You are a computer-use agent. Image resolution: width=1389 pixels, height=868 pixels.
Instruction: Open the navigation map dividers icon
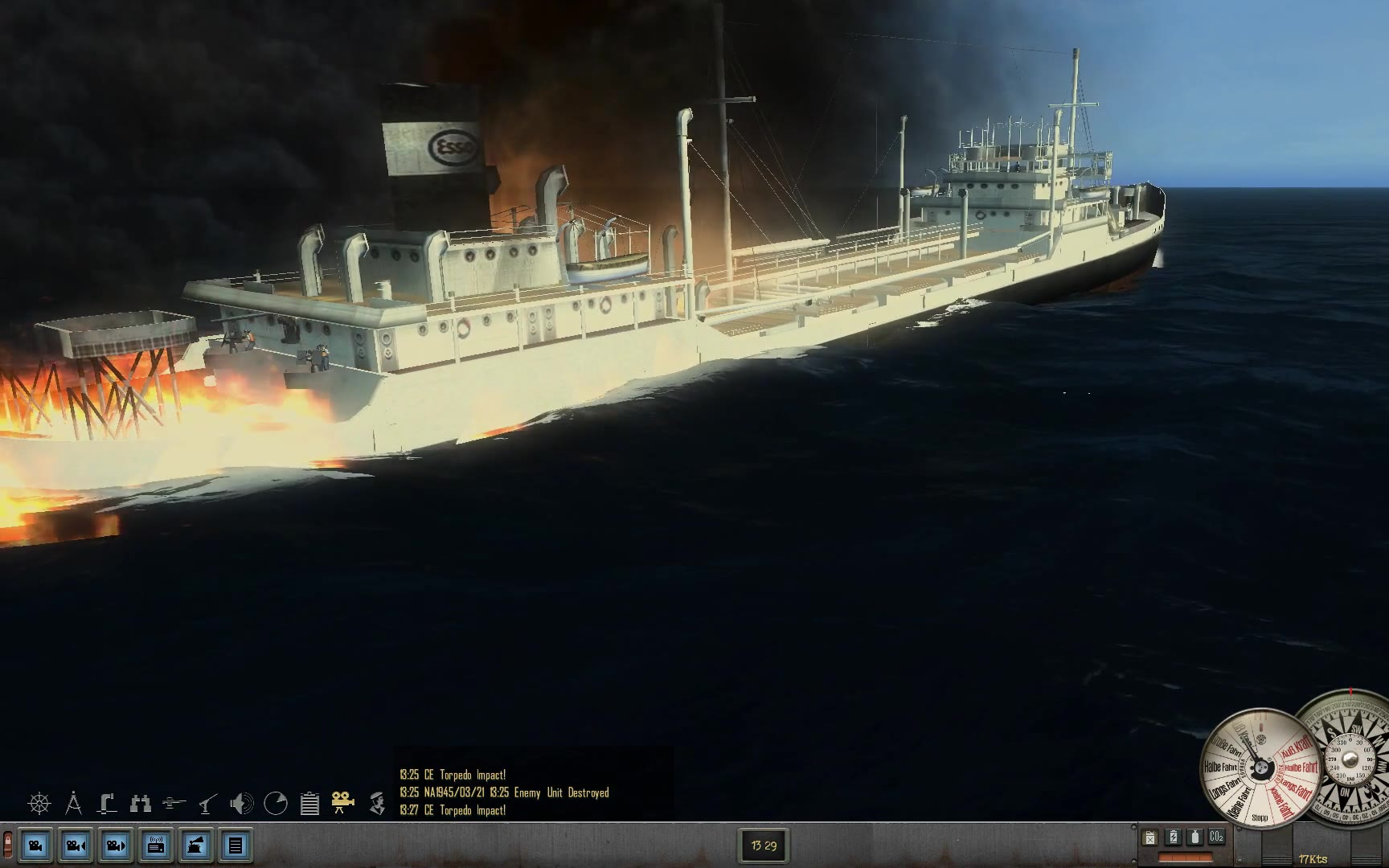[73, 803]
